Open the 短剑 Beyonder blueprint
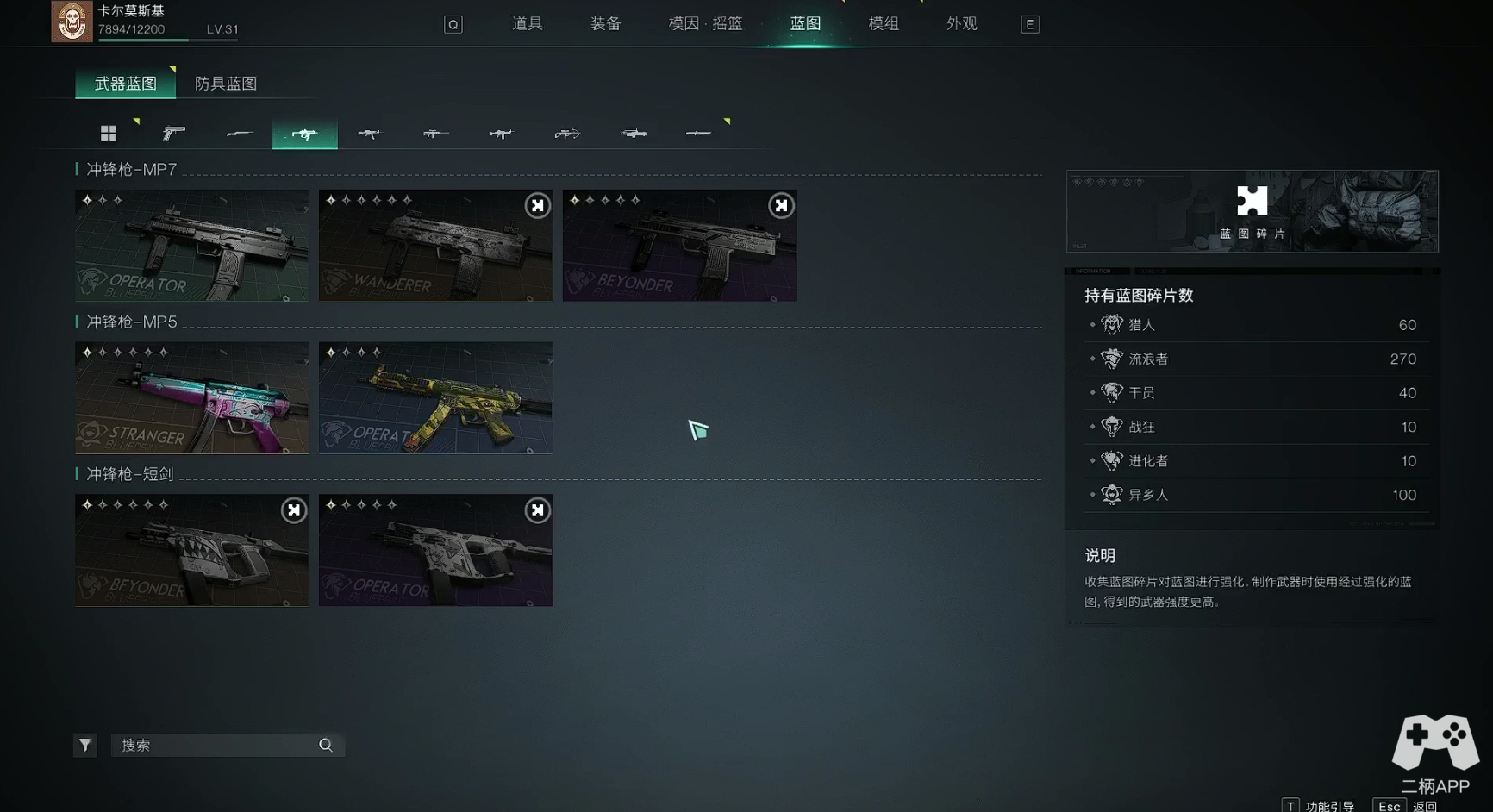 point(192,550)
